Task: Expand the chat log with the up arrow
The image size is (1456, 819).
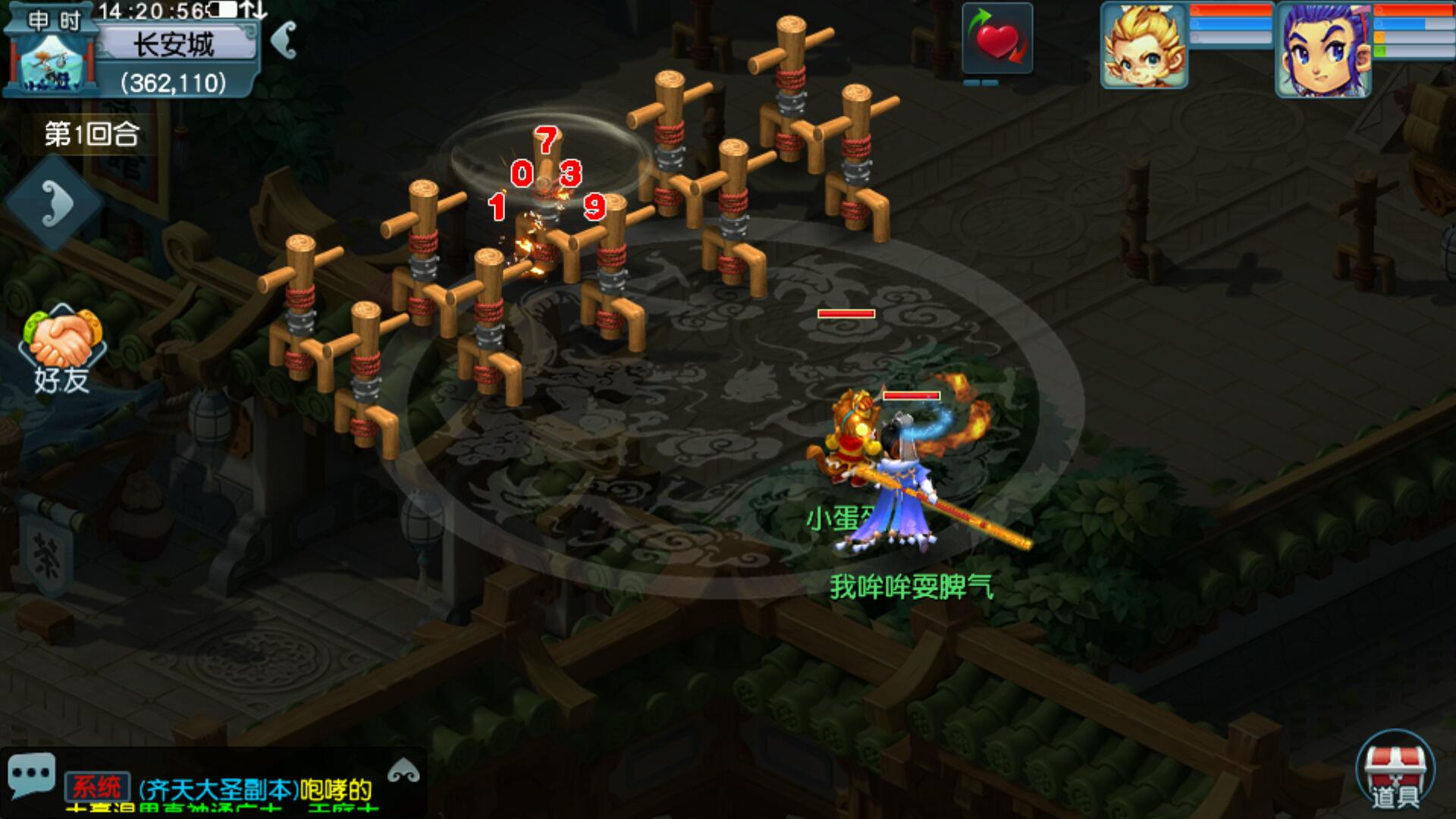Action: 403,772
